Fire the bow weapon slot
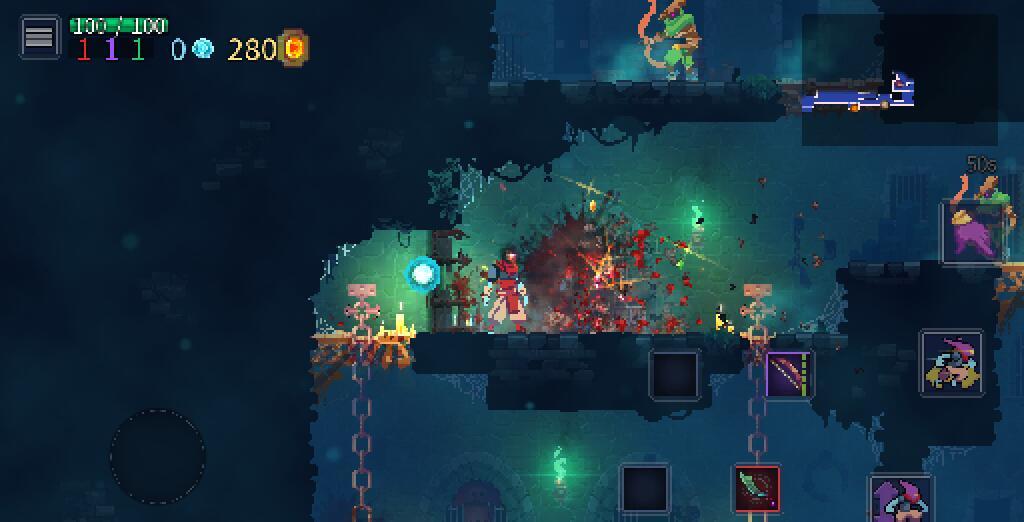 coord(789,375)
